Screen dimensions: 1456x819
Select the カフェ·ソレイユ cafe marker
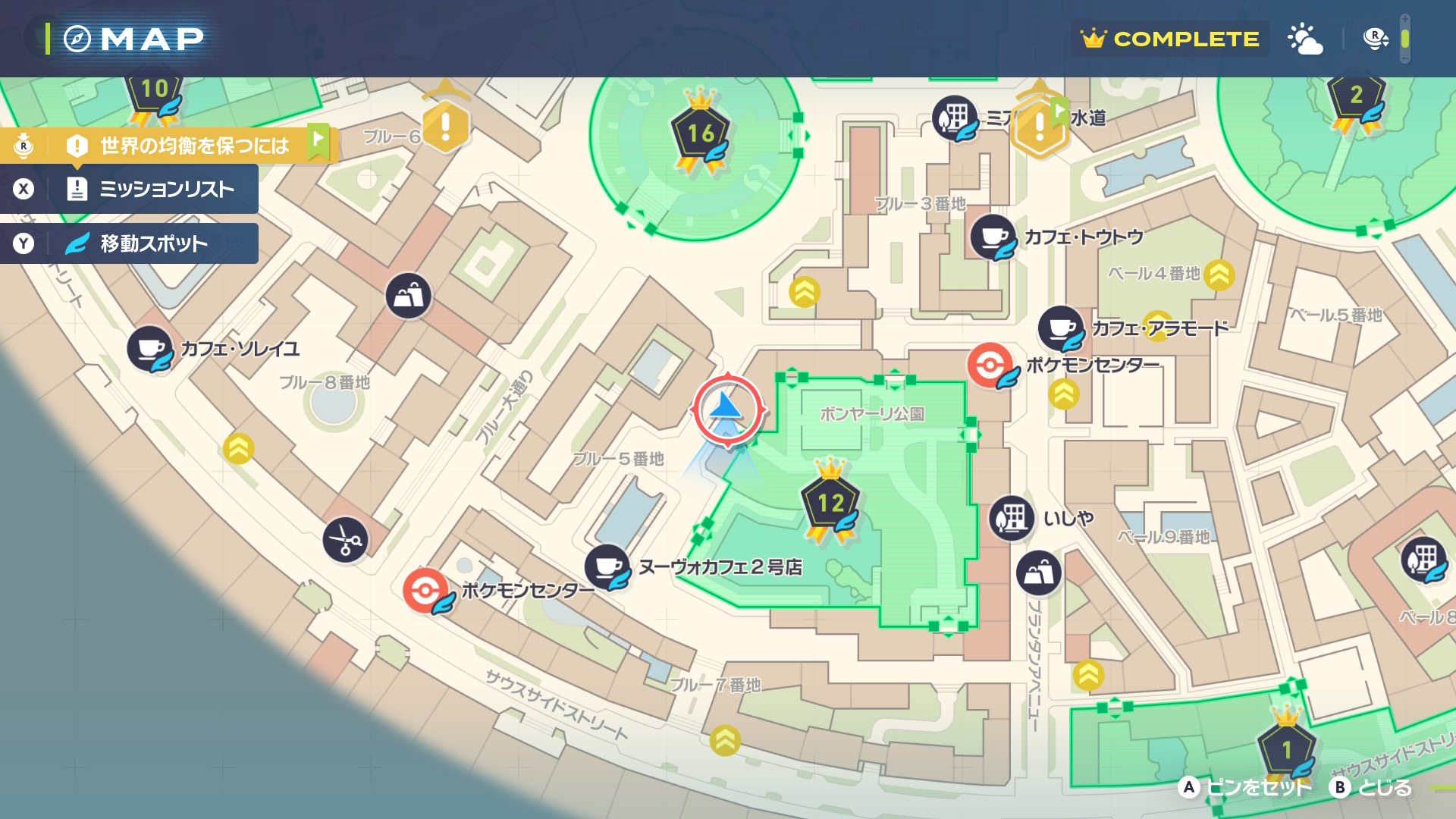pyautogui.click(x=150, y=349)
